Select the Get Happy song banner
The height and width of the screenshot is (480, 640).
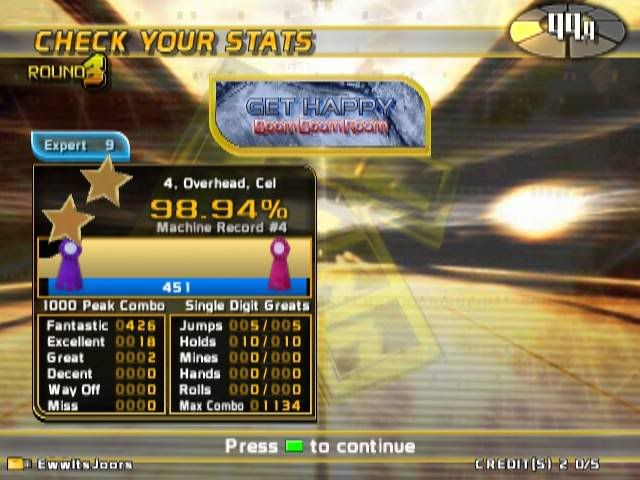[x=320, y=116]
